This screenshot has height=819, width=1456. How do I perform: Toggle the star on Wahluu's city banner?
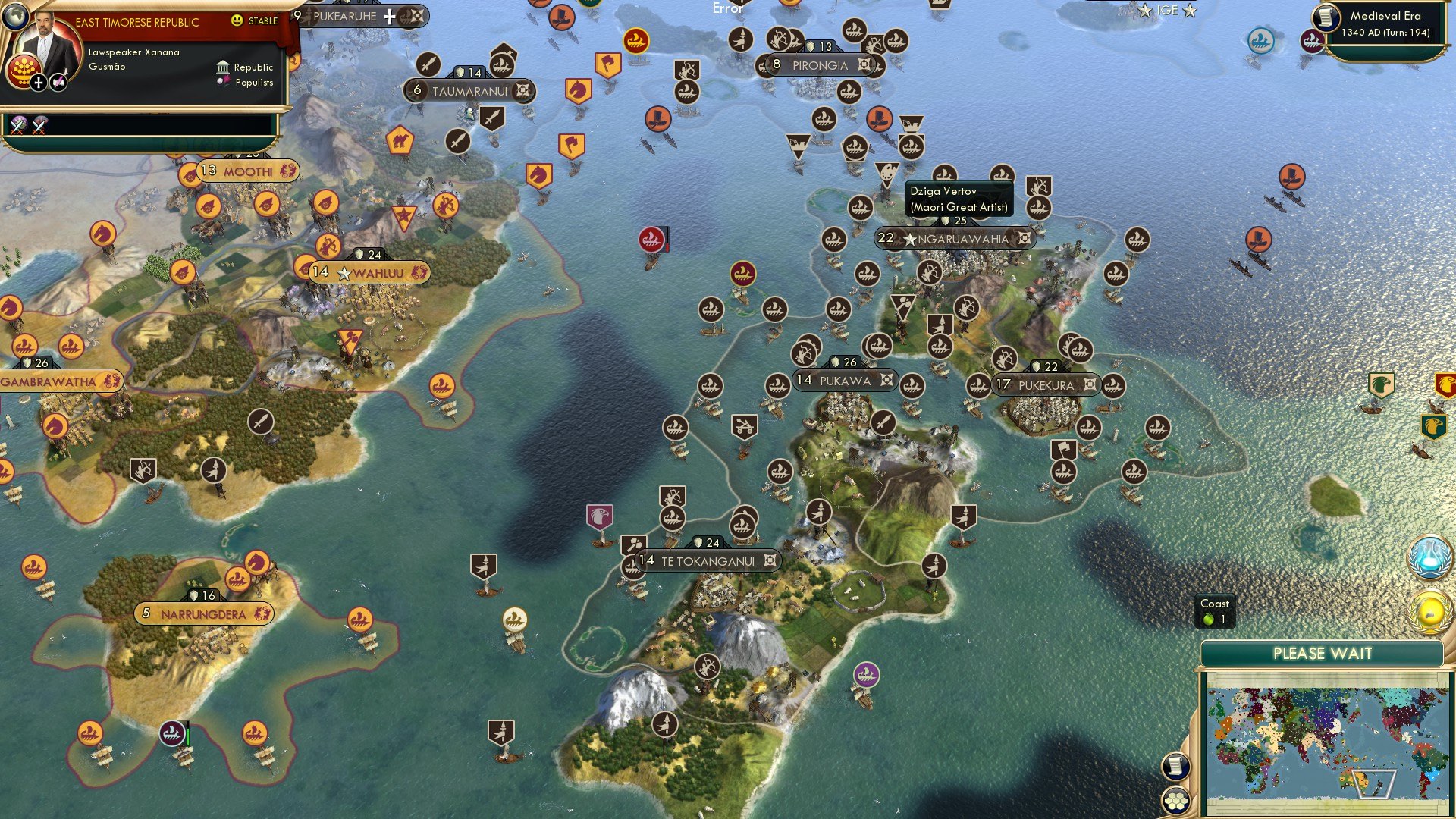[346, 271]
